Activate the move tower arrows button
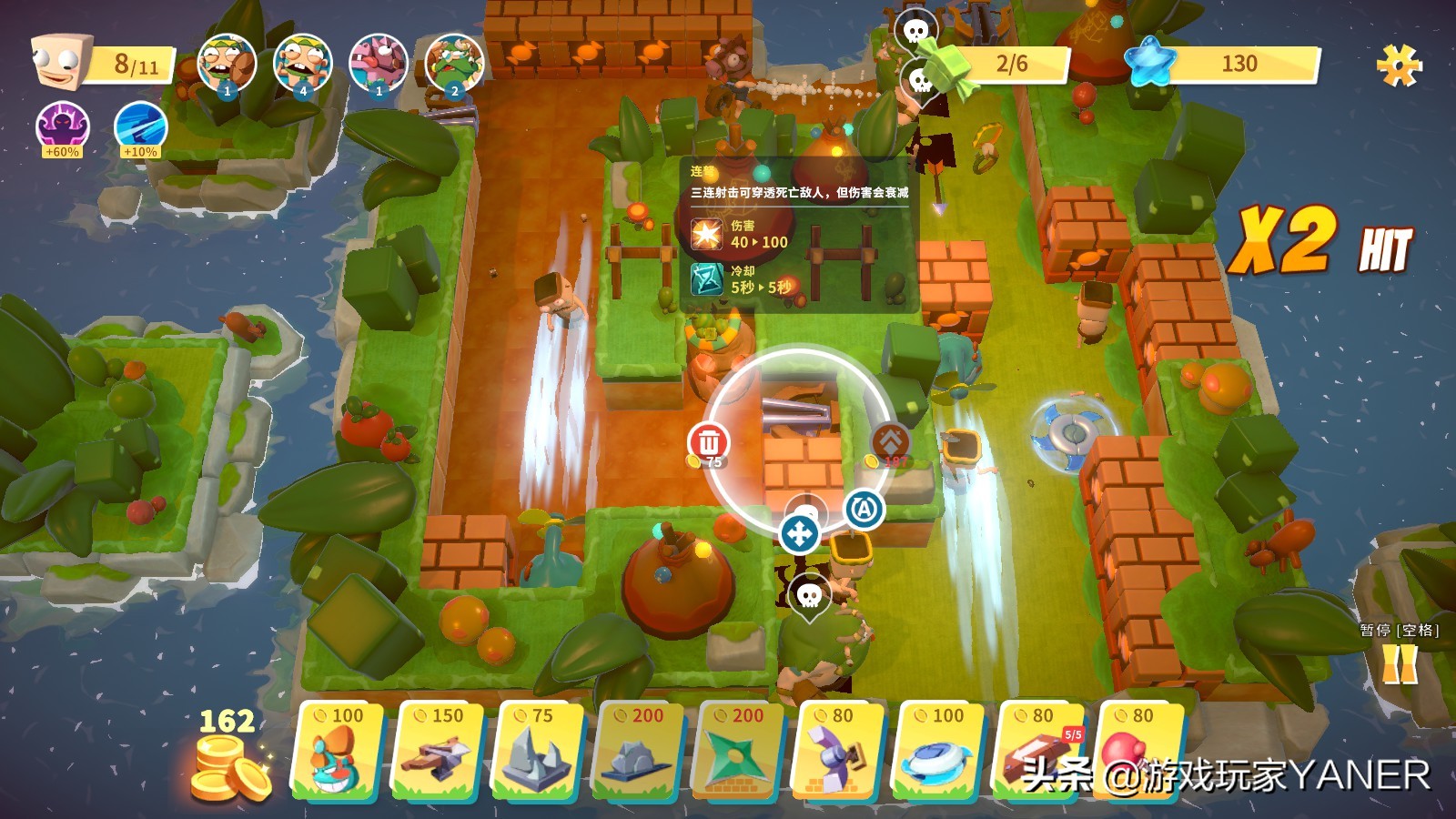The width and height of the screenshot is (1456, 819). (799, 534)
